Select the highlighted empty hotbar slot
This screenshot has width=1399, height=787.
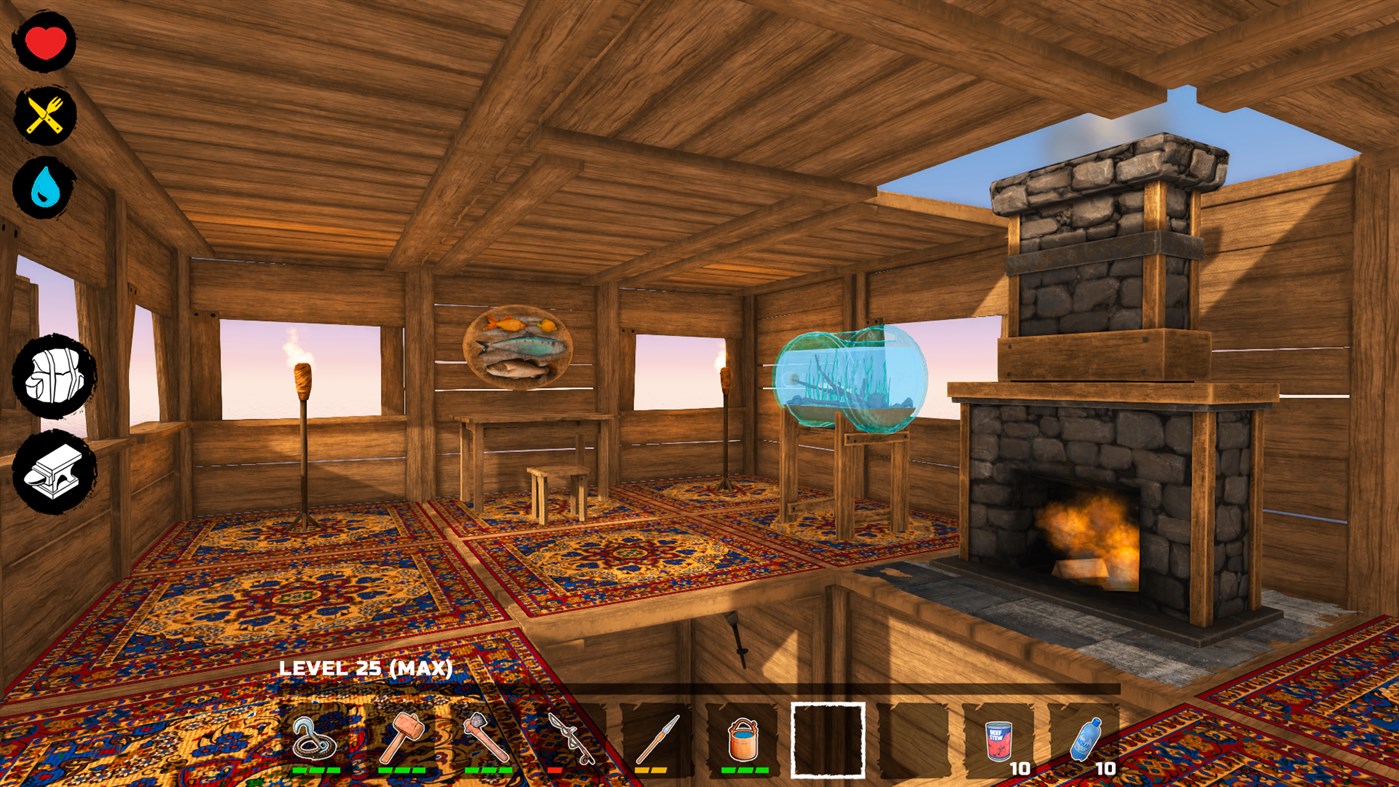pyautogui.click(x=827, y=741)
